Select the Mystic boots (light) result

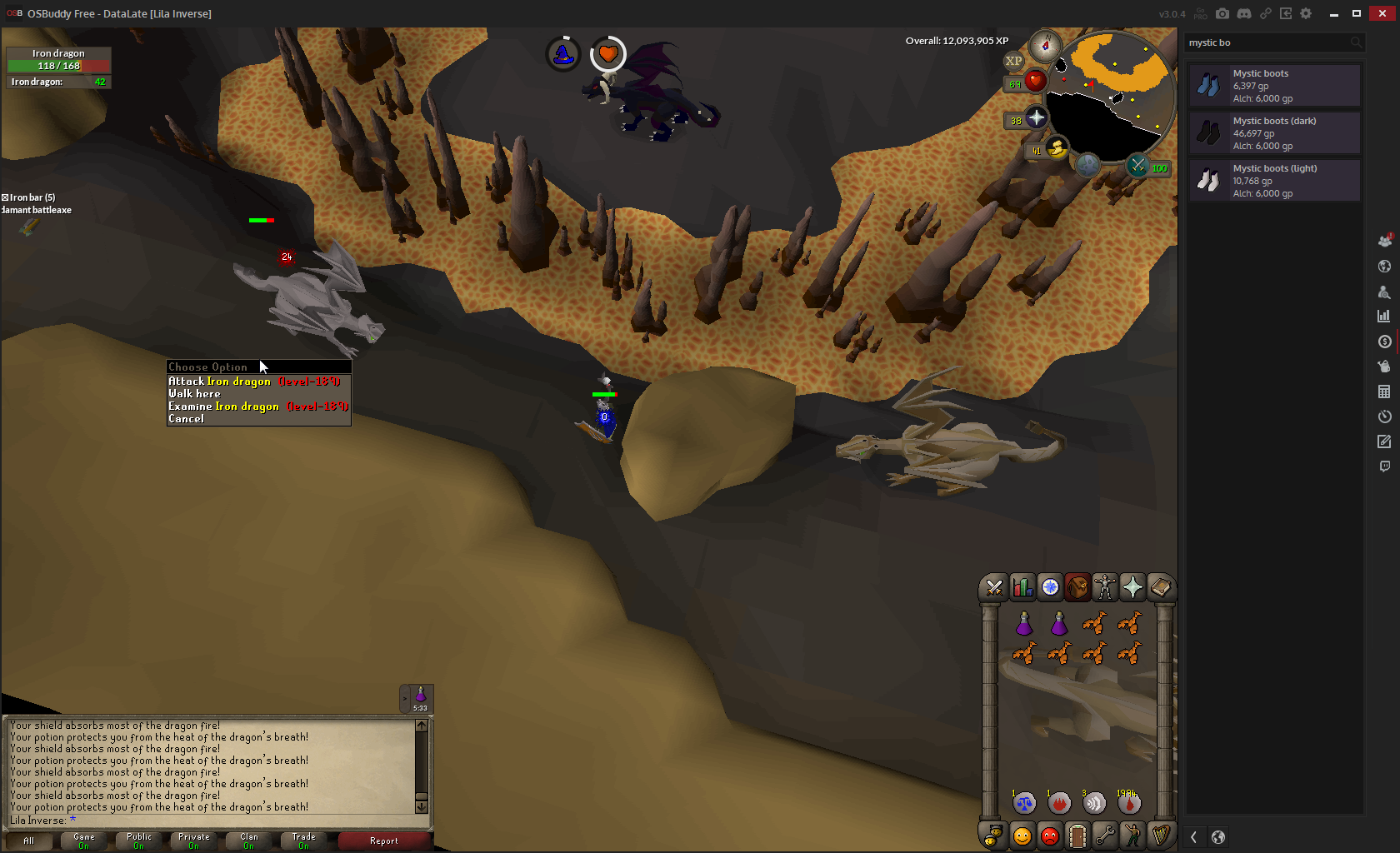click(x=1274, y=181)
